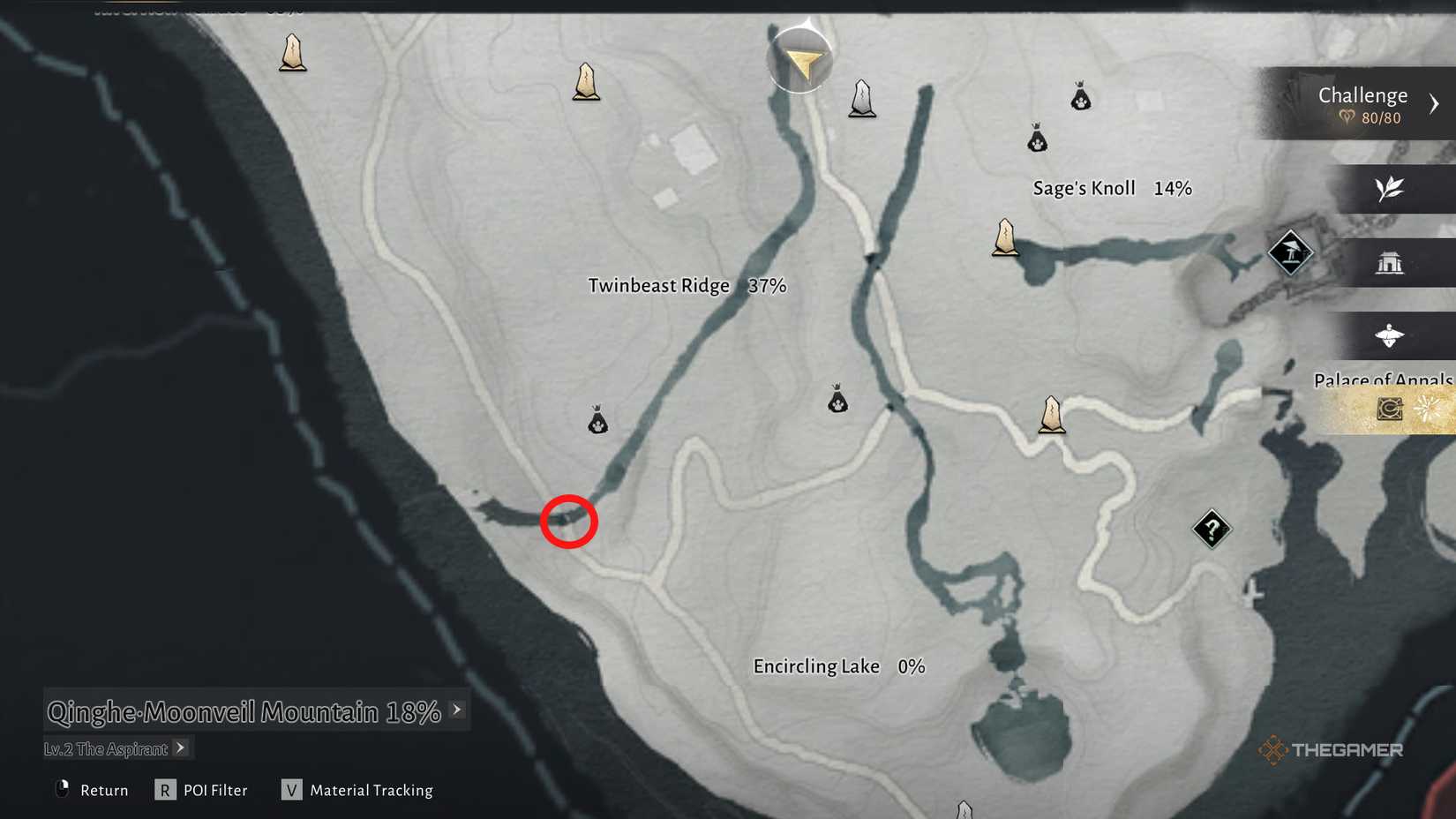
Task: Expand the Challenge panel with its chevron
Action: pyautogui.click(x=1435, y=102)
